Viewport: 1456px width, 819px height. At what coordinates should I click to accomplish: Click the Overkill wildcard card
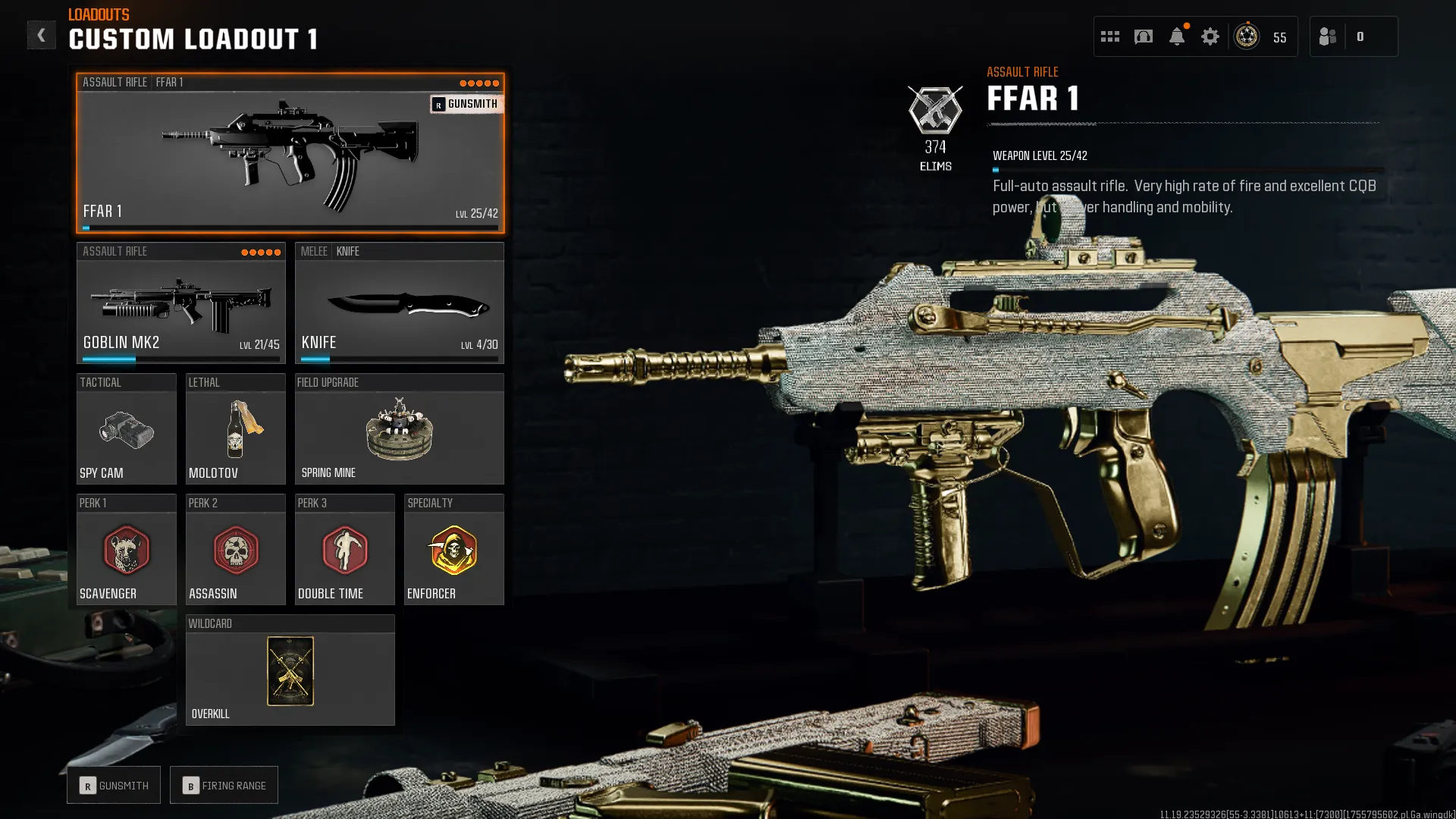[x=290, y=671]
